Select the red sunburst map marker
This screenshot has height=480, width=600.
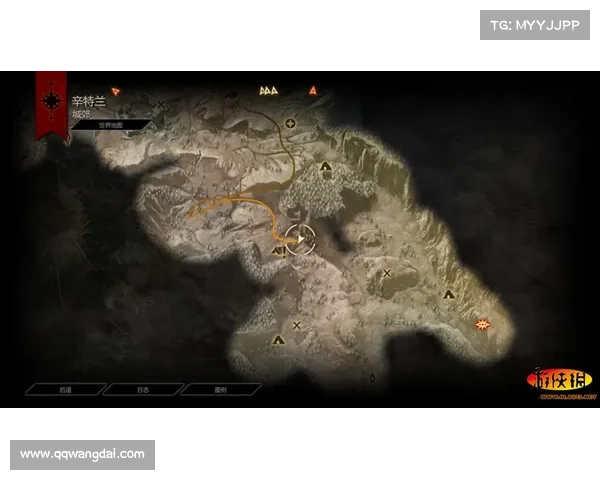click(485, 323)
